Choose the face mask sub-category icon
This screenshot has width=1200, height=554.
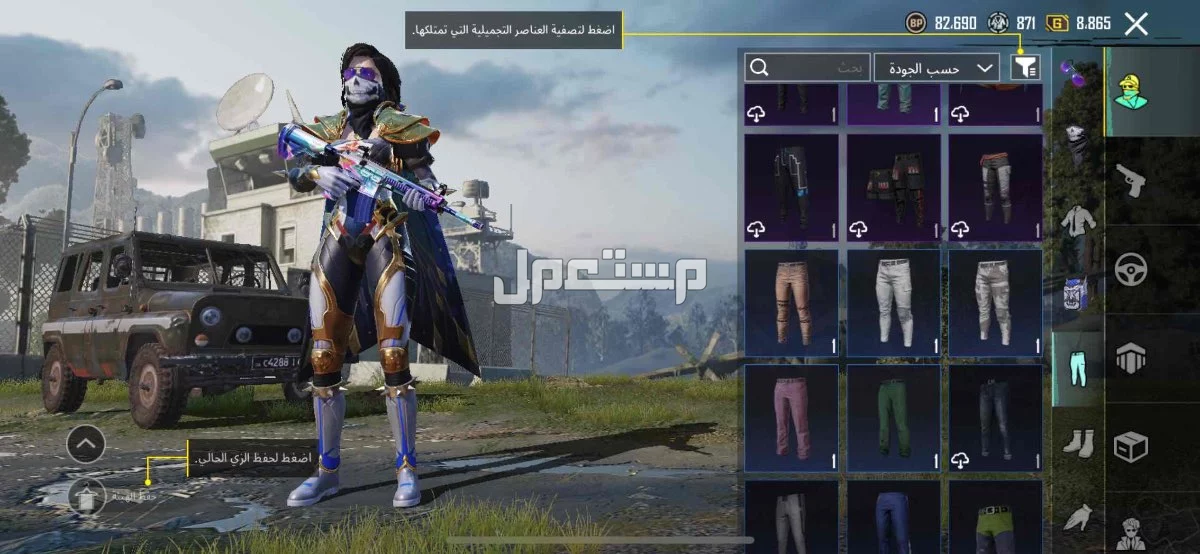[1077, 147]
